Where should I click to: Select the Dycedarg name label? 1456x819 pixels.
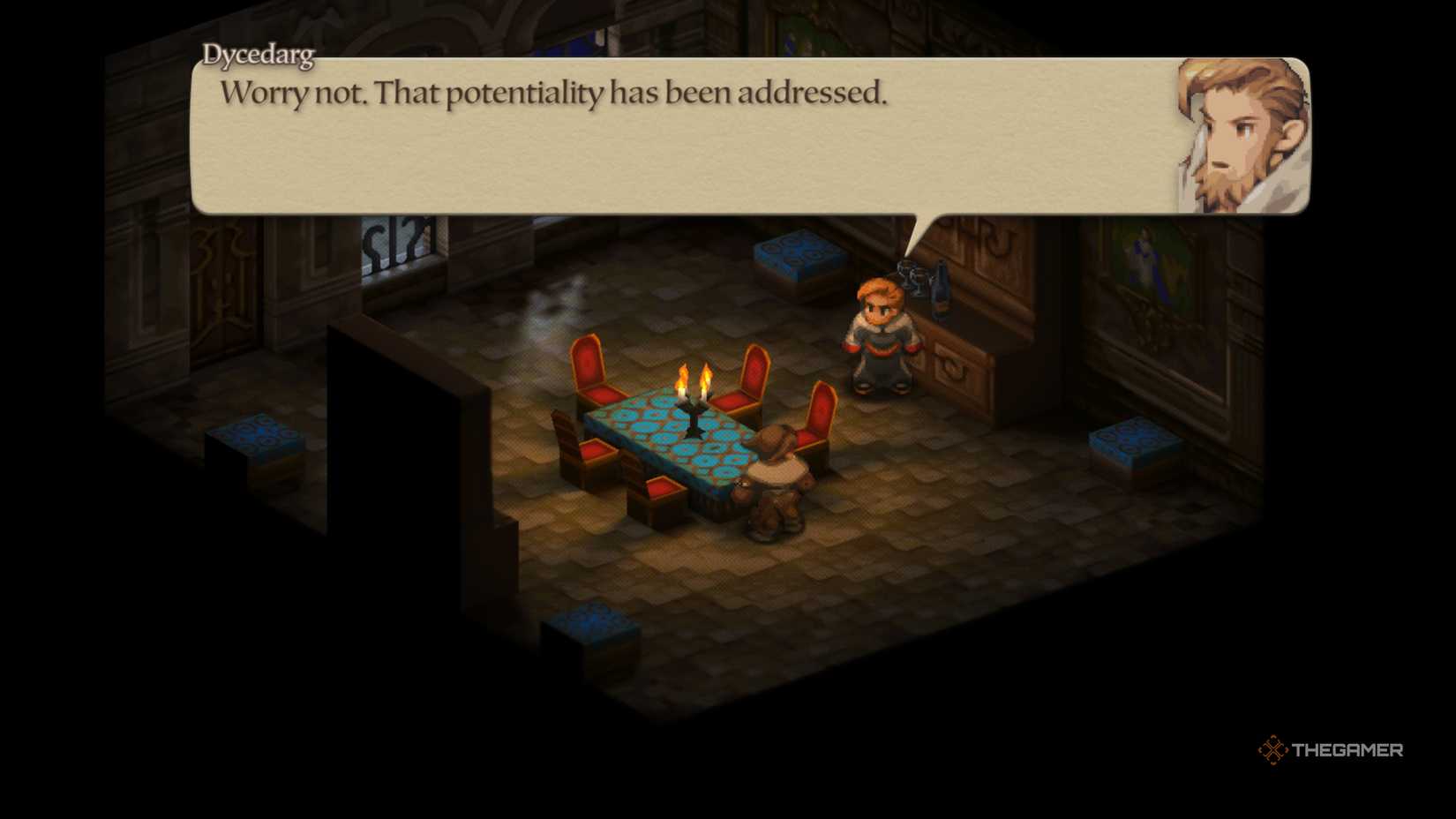[x=258, y=56]
